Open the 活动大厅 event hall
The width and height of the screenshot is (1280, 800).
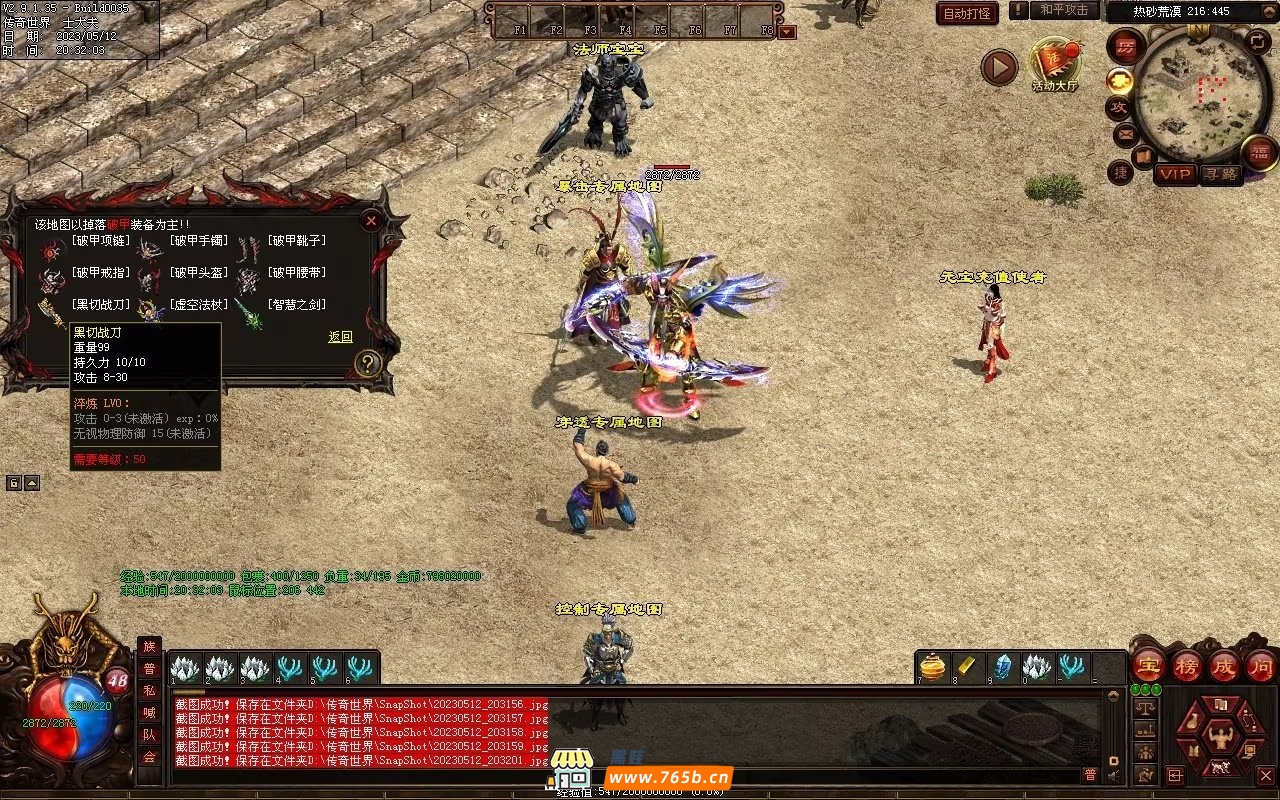(1054, 64)
